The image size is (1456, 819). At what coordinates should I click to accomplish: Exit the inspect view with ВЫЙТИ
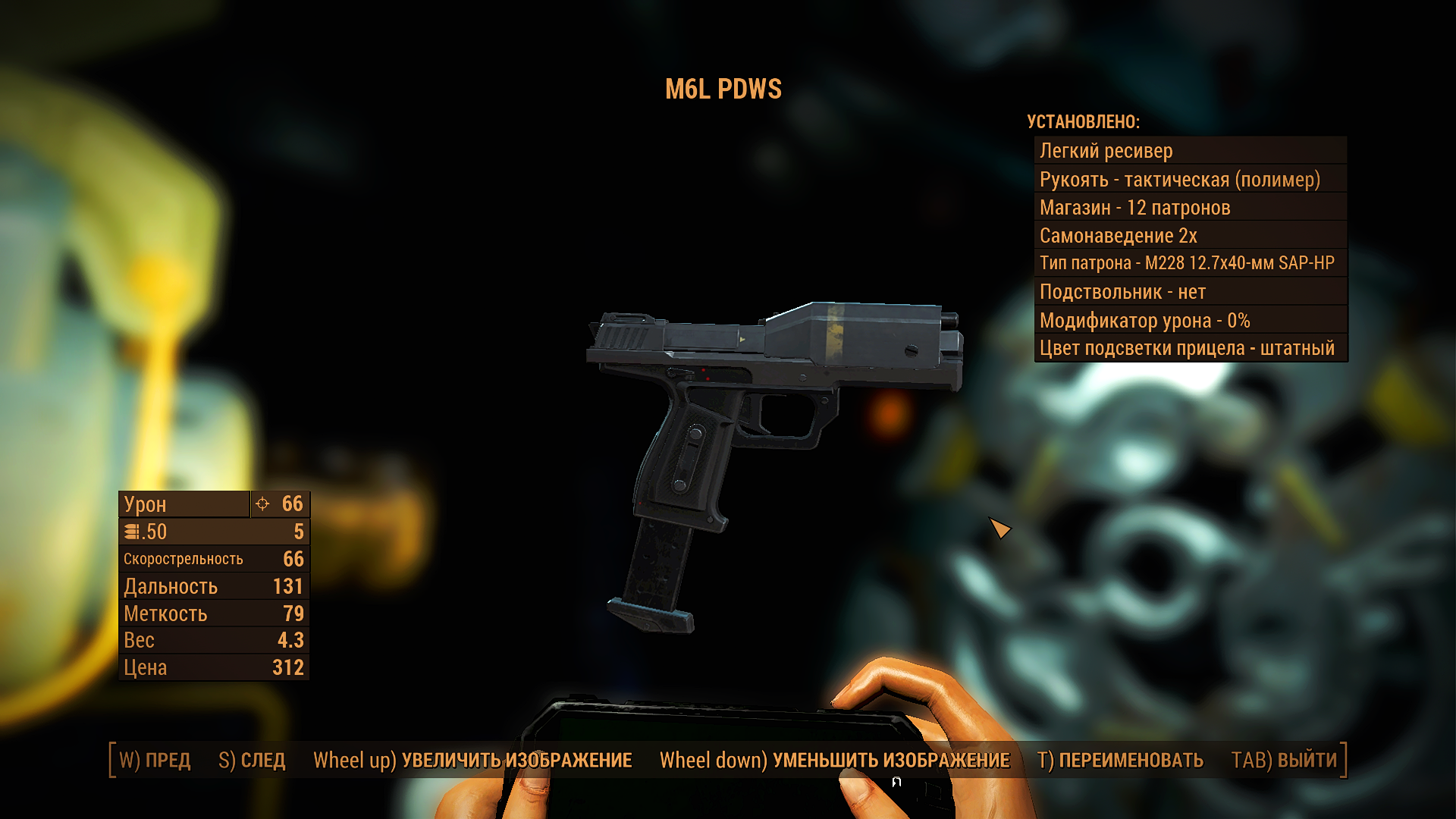tap(1284, 761)
